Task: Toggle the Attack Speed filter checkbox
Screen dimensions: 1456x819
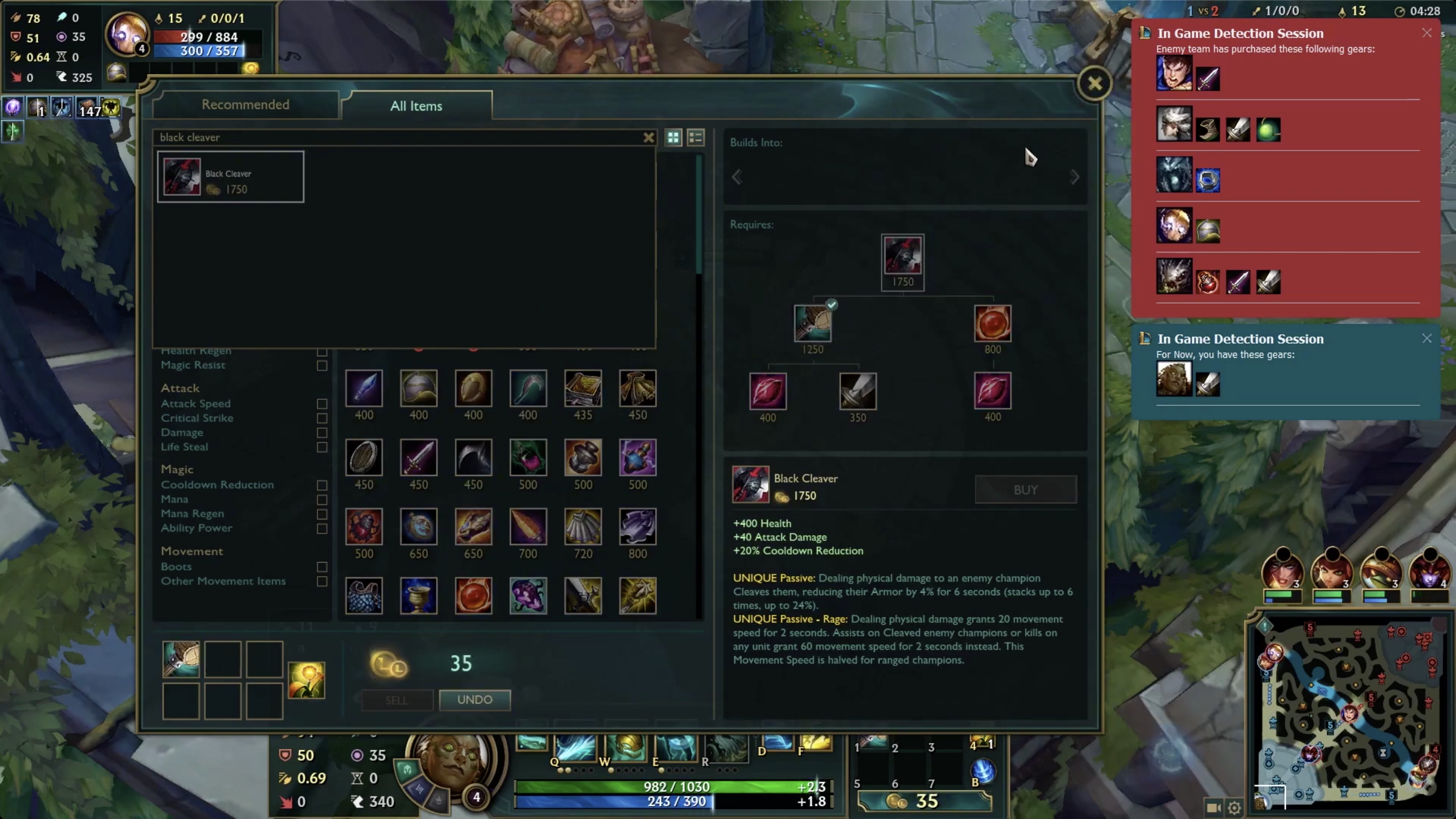Action: (322, 403)
